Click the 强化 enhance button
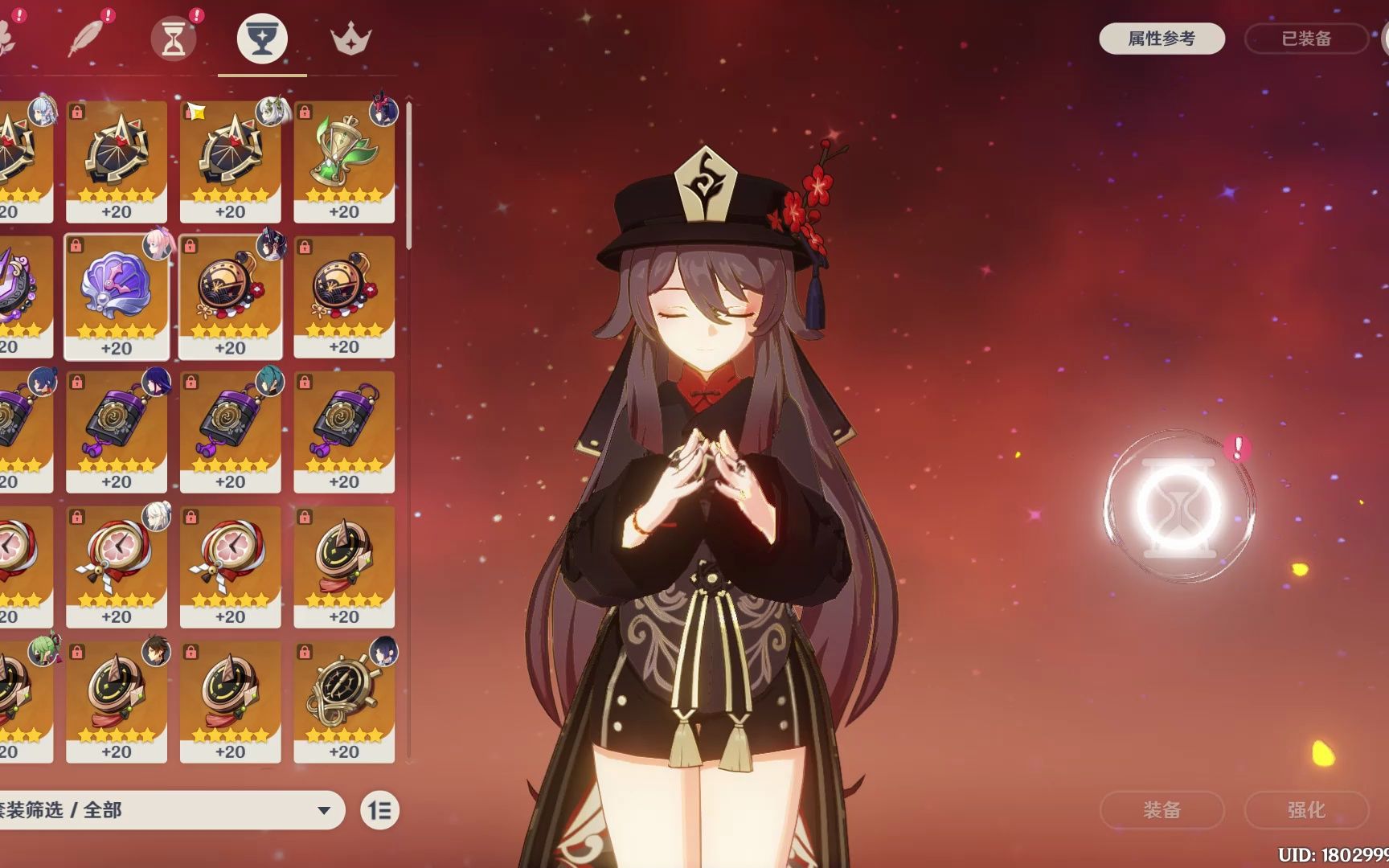Image resolution: width=1389 pixels, height=868 pixels. tap(1305, 809)
